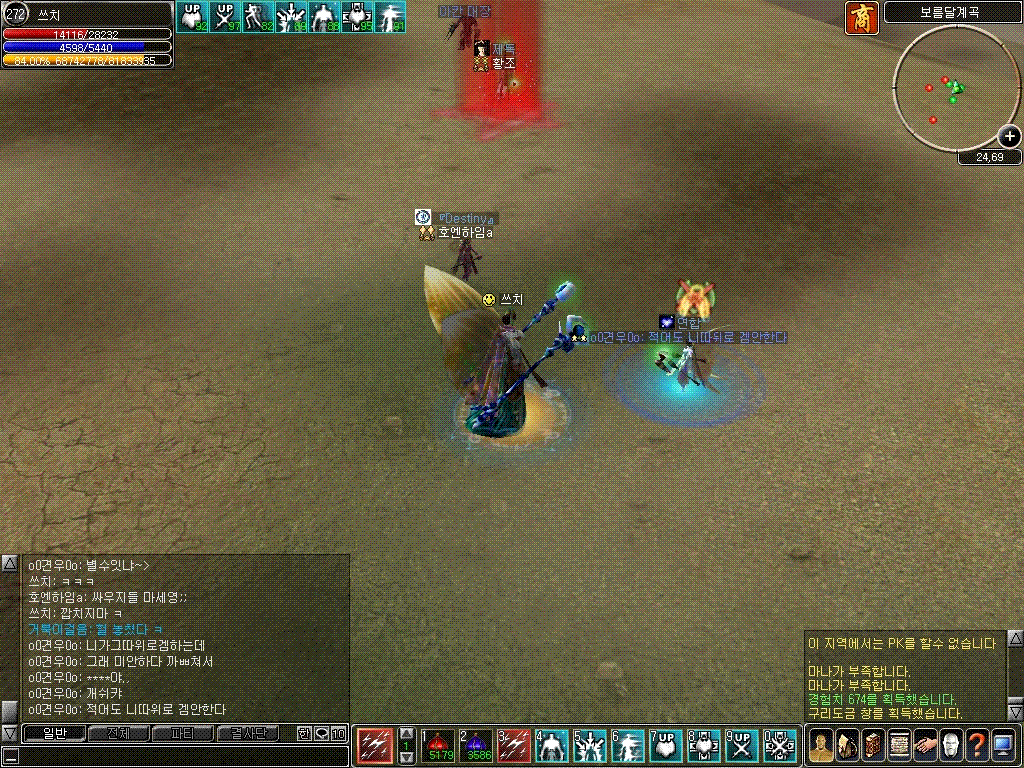Select the 파티 chat tab
Screen dimensions: 1024x768
pyautogui.click(x=182, y=734)
